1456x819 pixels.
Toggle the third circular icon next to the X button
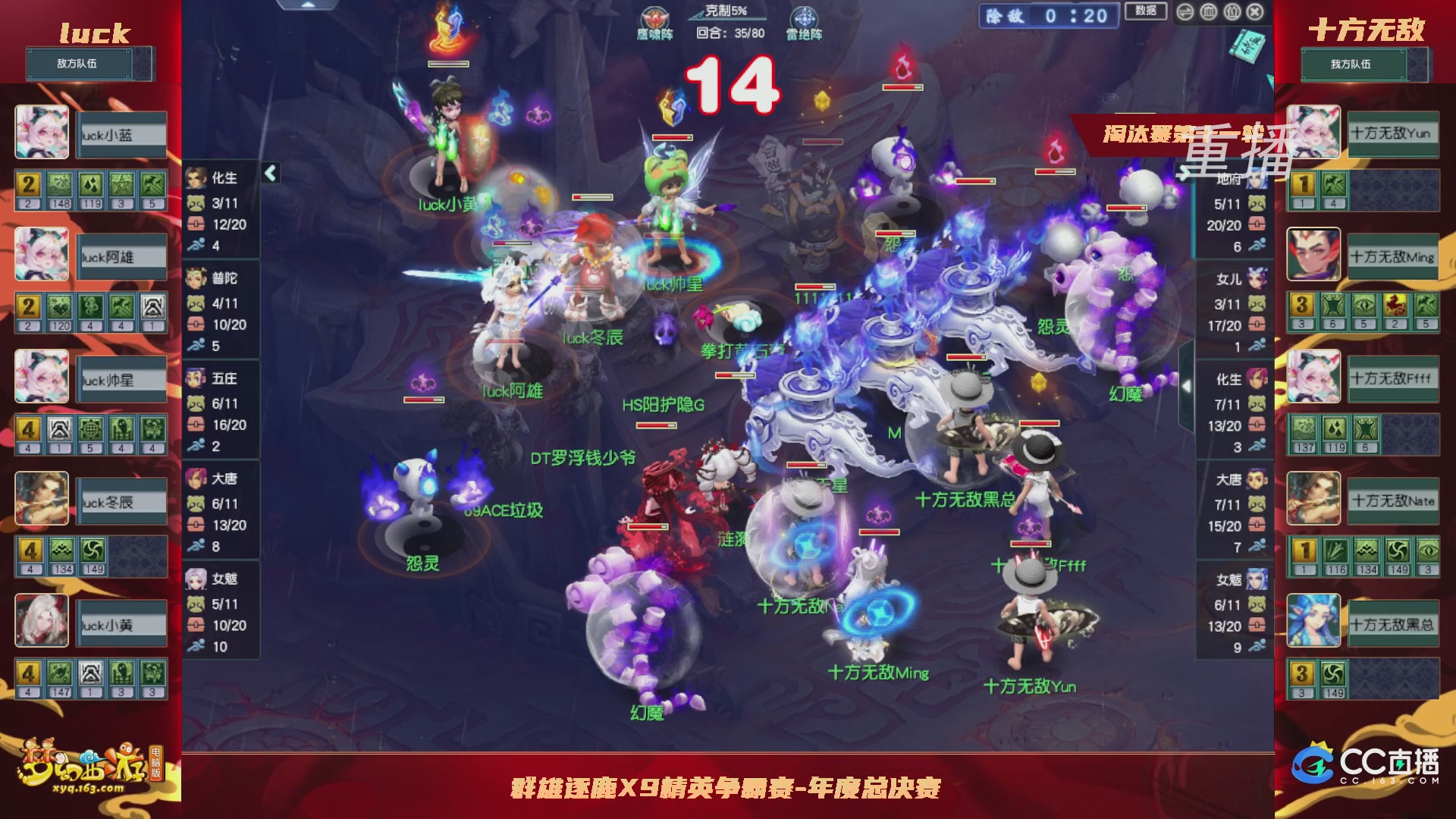(x=1231, y=11)
